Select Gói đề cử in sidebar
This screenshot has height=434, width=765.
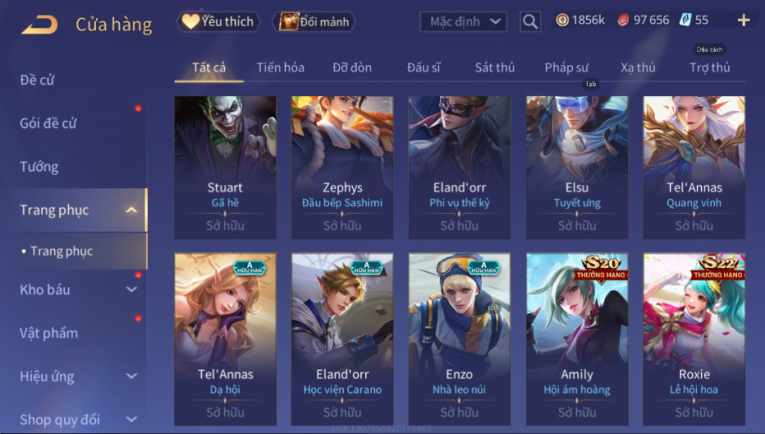click(48, 123)
